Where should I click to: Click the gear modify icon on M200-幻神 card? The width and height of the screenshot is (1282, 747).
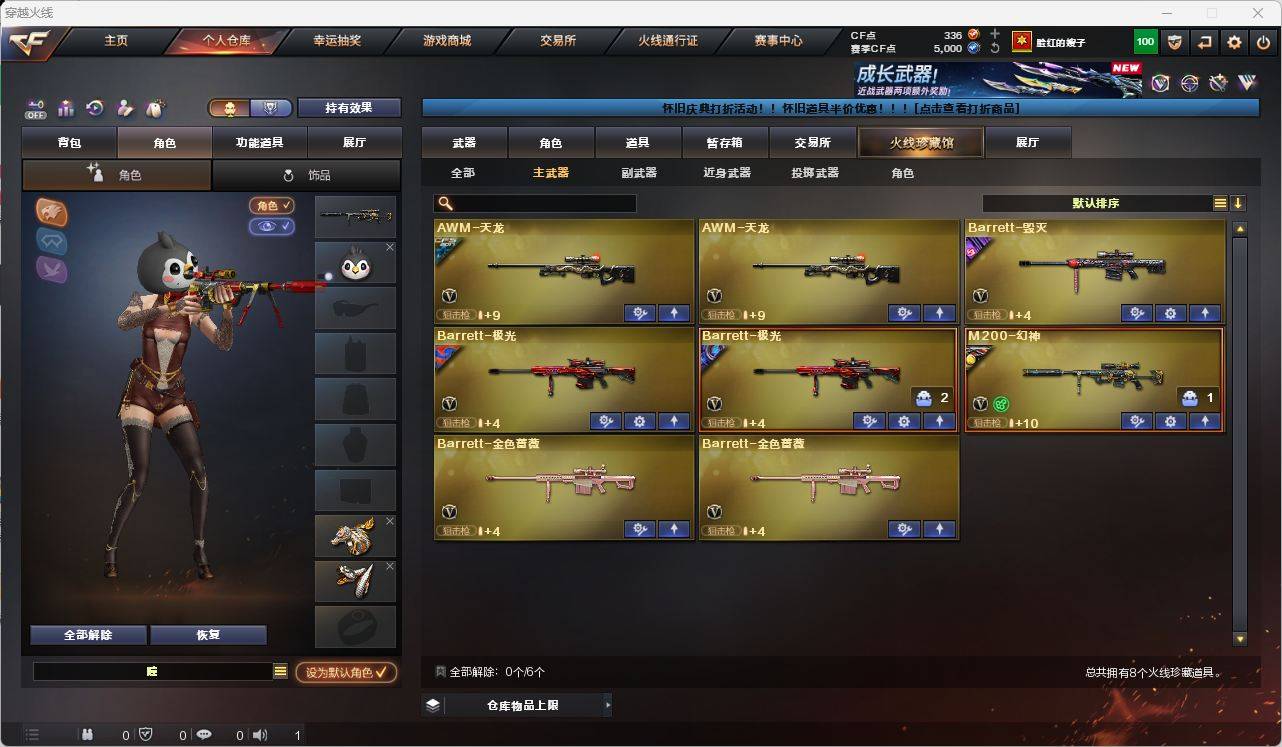coord(1170,421)
